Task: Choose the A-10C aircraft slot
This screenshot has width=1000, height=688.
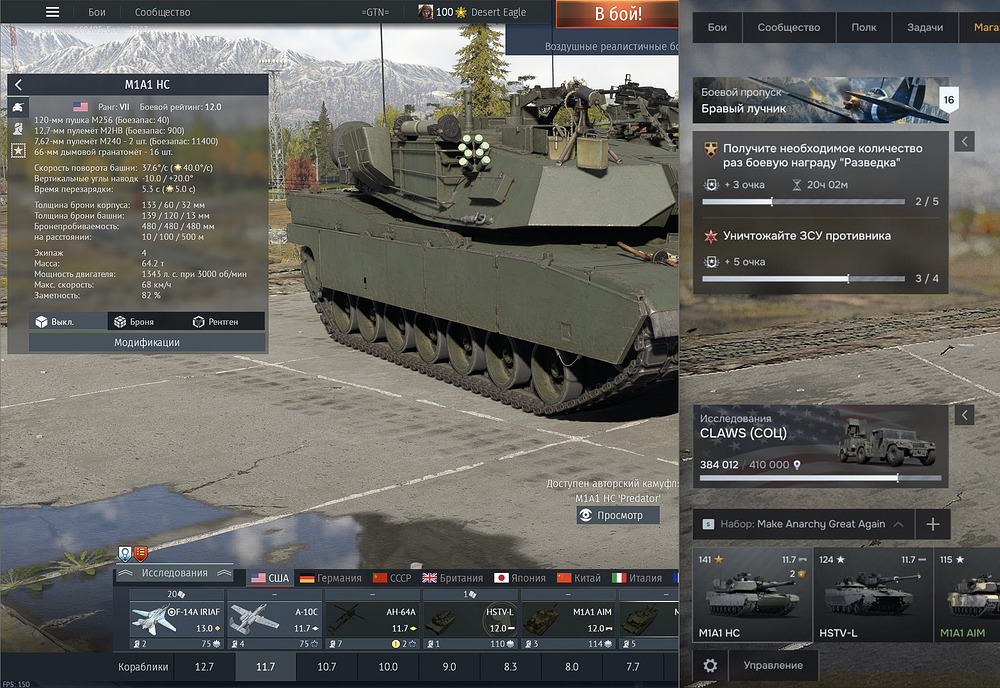Action: point(274,619)
